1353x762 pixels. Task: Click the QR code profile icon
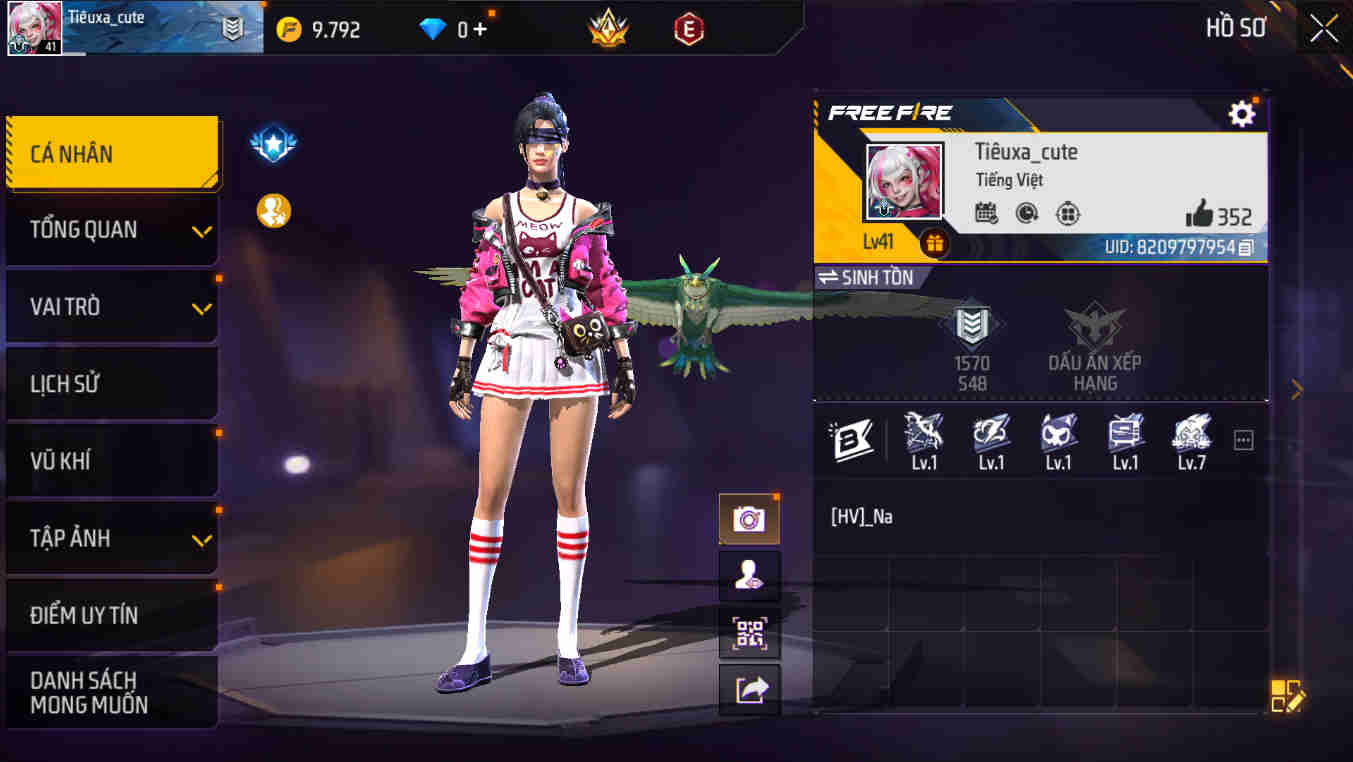[749, 633]
